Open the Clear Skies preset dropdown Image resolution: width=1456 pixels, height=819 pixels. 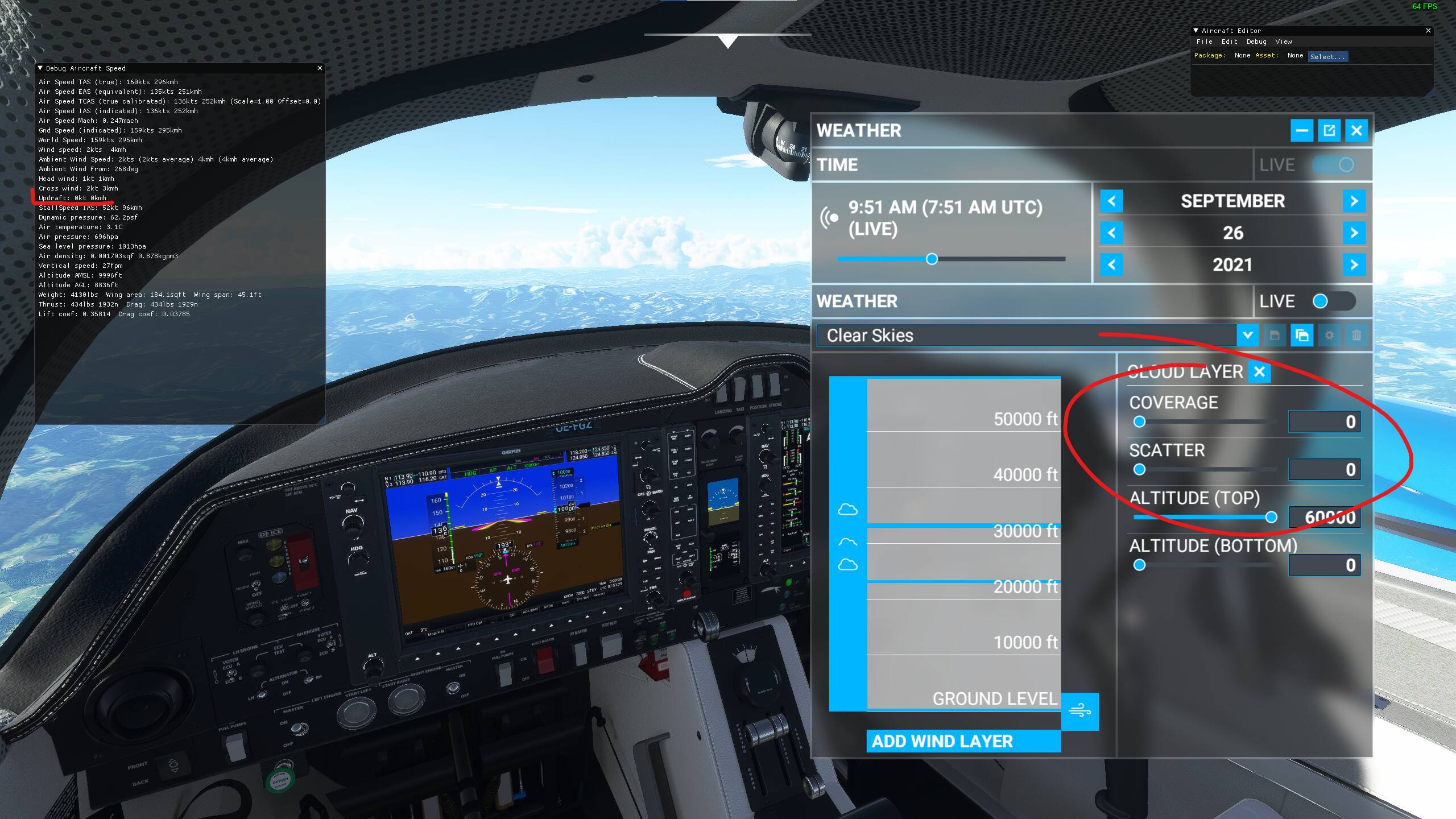point(1249,336)
